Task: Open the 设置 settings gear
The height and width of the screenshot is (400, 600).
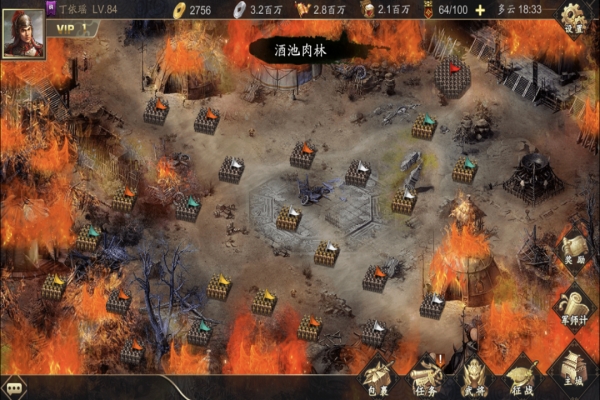Action: point(573,17)
